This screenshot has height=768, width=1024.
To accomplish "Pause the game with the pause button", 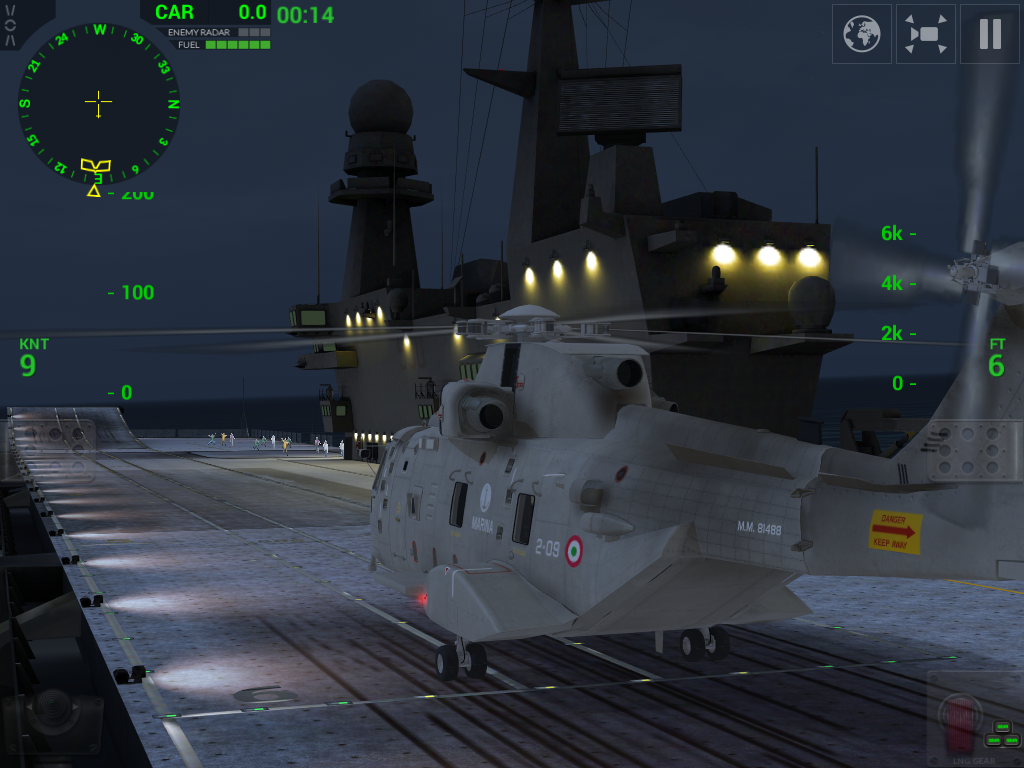I will (x=989, y=34).
